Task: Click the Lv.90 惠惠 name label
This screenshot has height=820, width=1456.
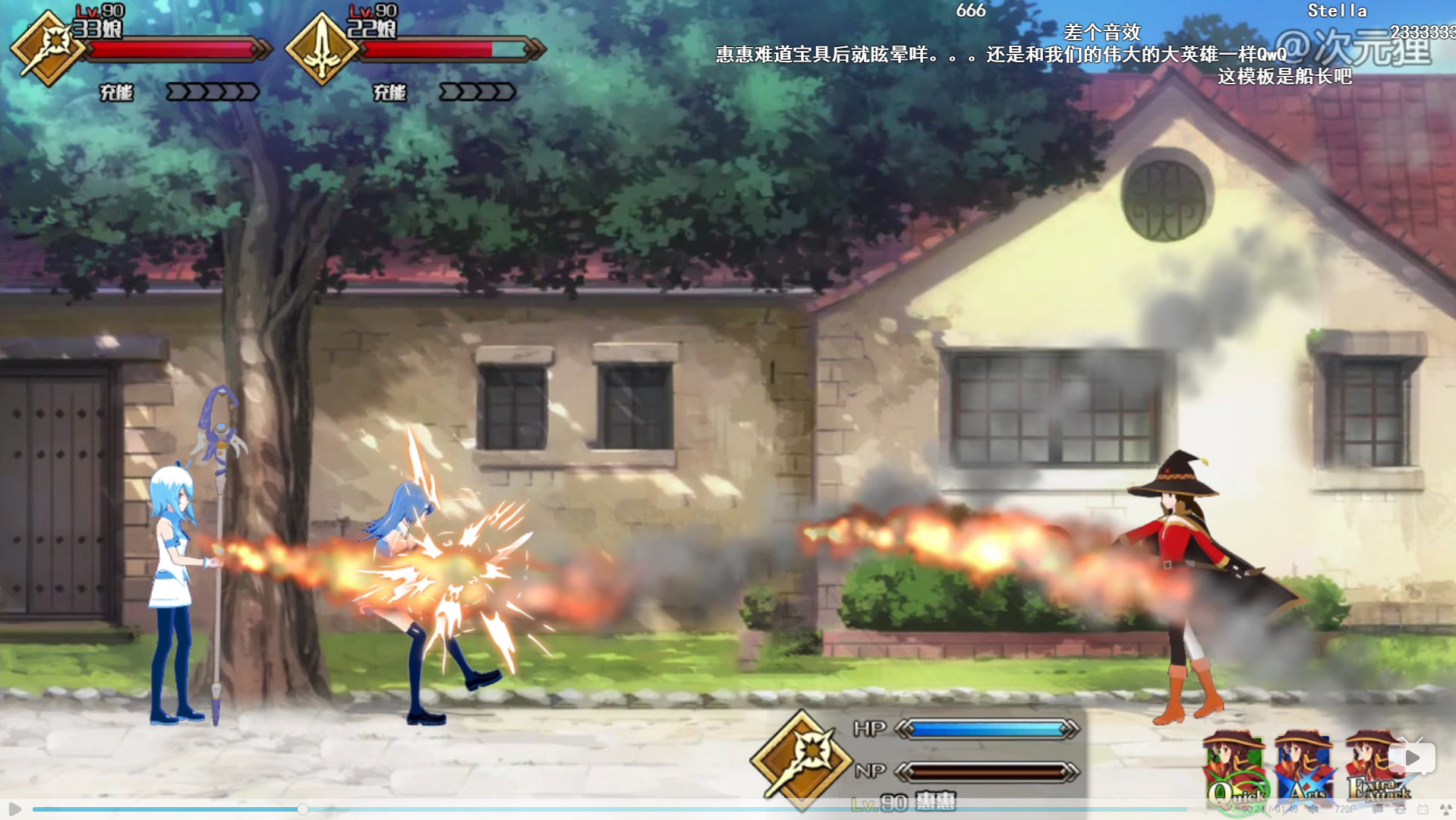Action: point(903,800)
